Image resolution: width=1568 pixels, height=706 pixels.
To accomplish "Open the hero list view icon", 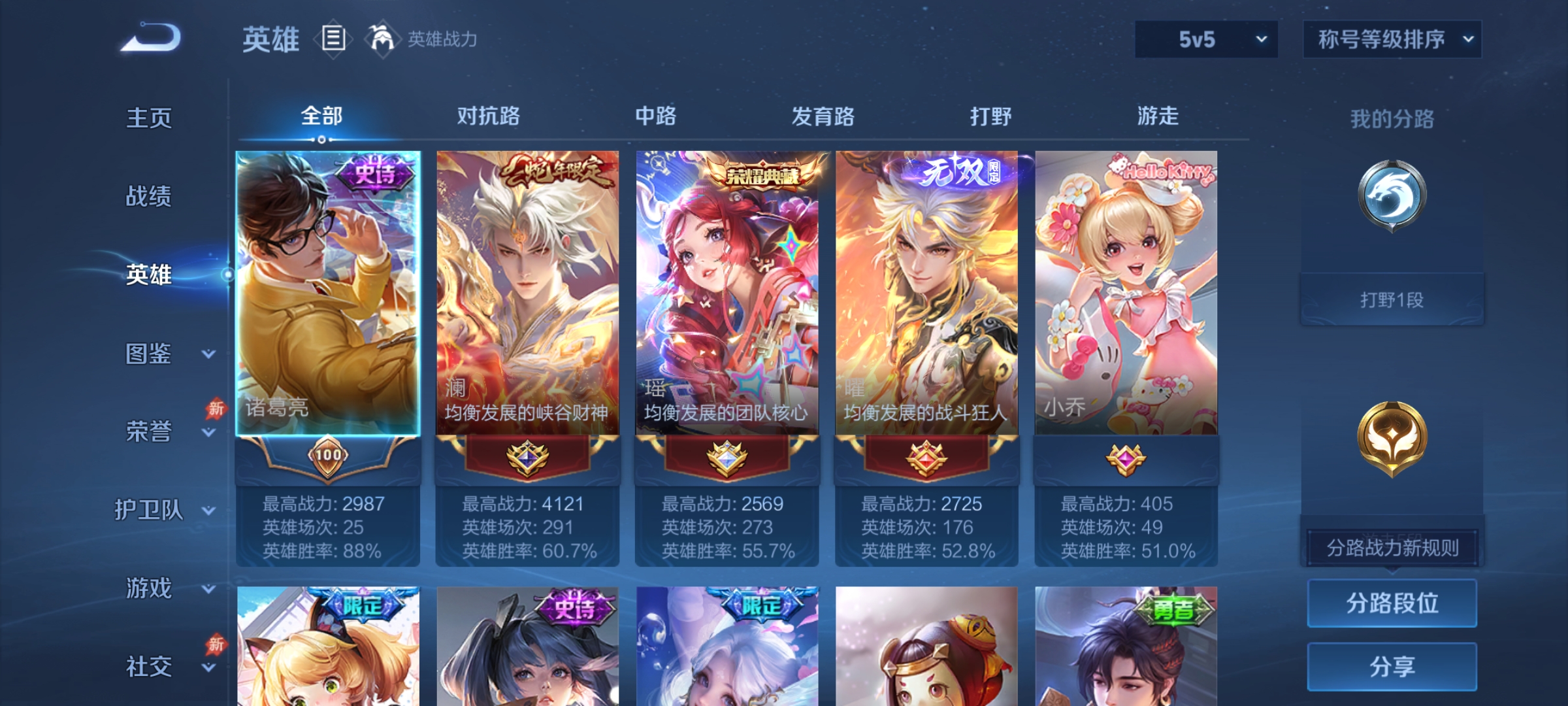I will tap(333, 39).
